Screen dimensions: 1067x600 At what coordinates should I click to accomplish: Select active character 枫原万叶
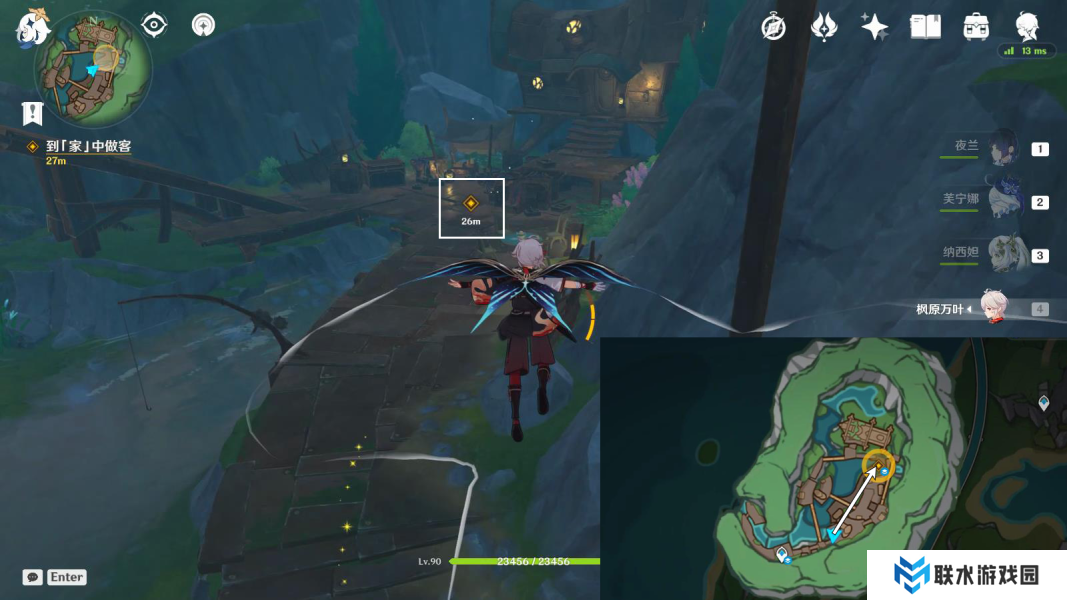pos(991,308)
